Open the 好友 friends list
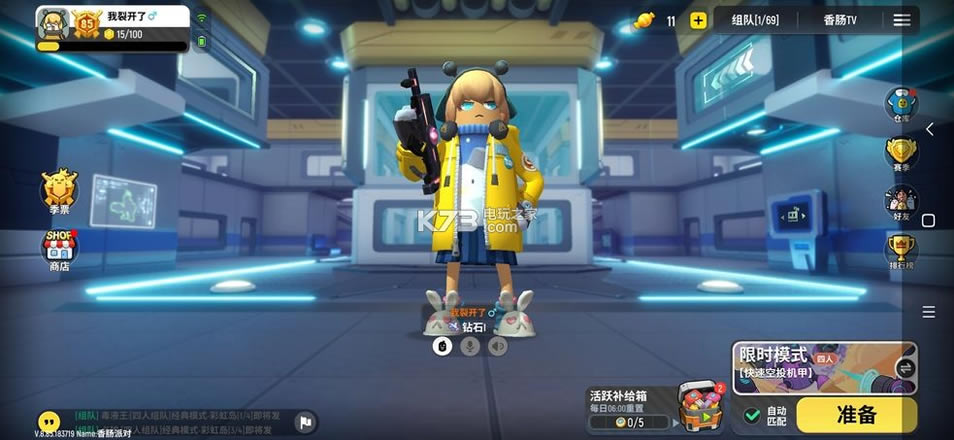Image resolution: width=954 pixels, height=440 pixels. [x=902, y=201]
